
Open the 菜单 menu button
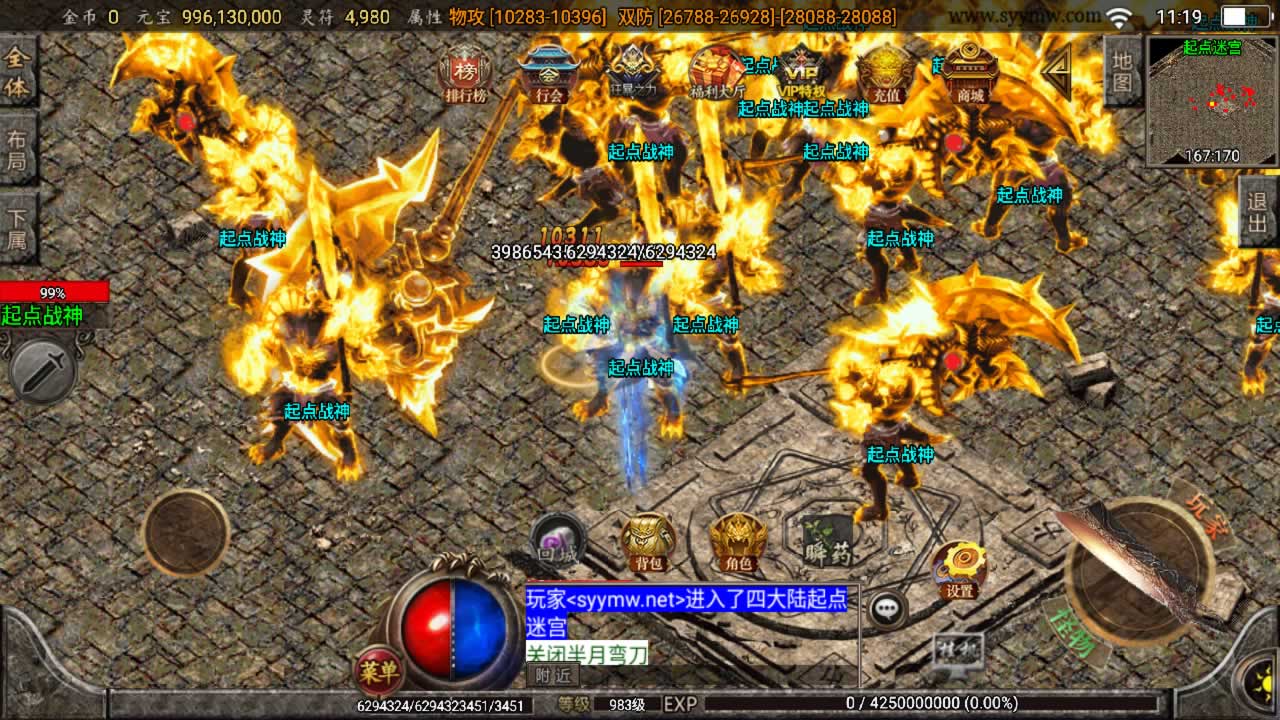click(x=380, y=670)
